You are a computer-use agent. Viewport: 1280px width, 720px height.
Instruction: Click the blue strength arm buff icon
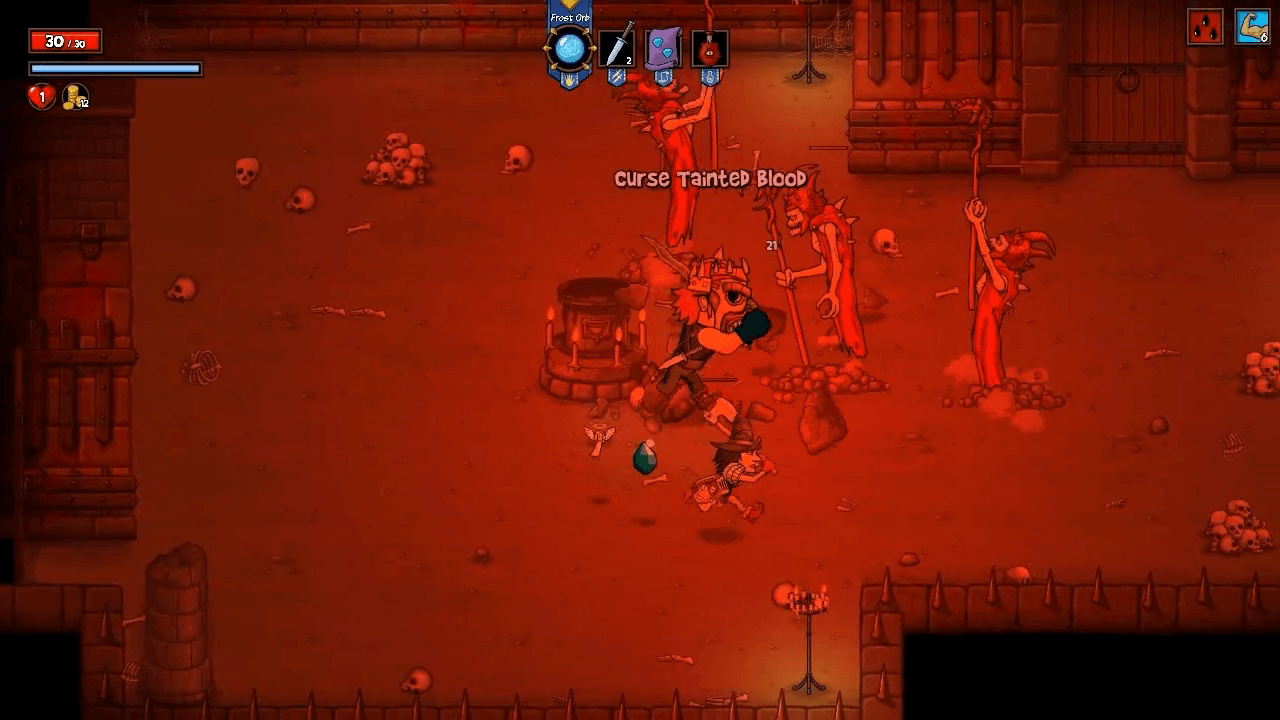coord(1255,25)
